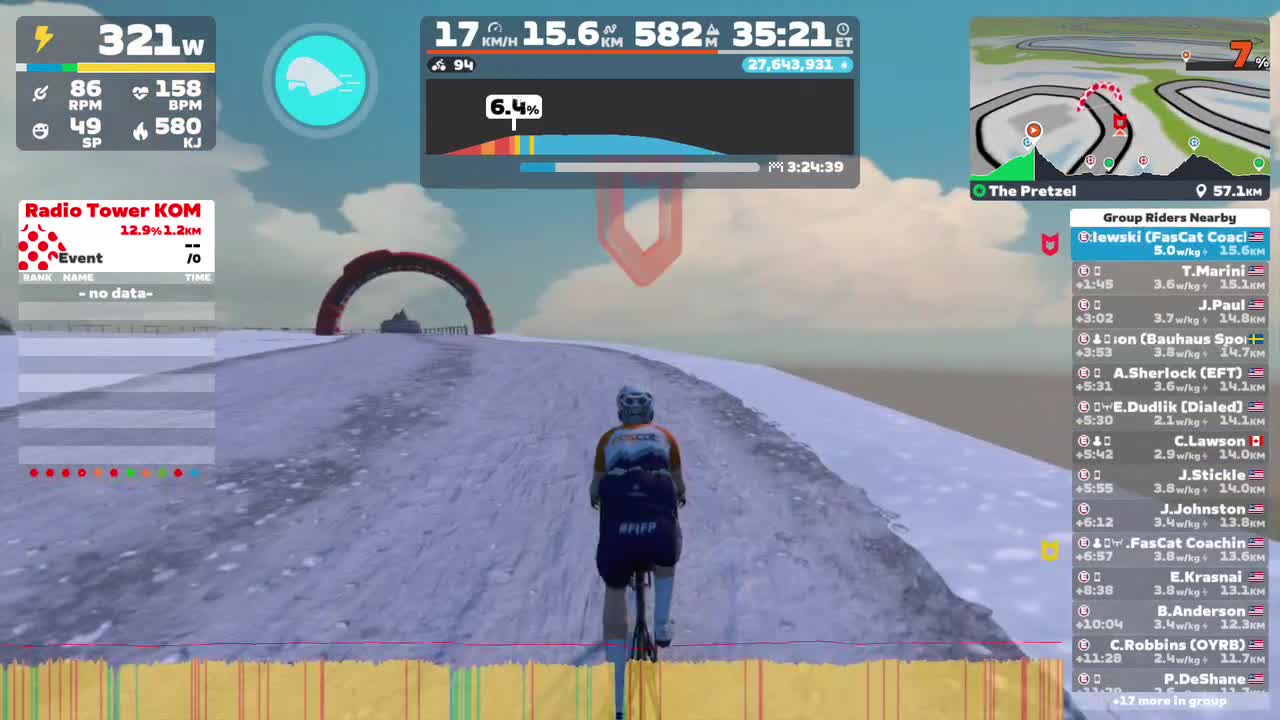This screenshot has height=720, width=1280.
Task: Toggle the E event badge on J.Paul's row
Action: coord(1083,305)
